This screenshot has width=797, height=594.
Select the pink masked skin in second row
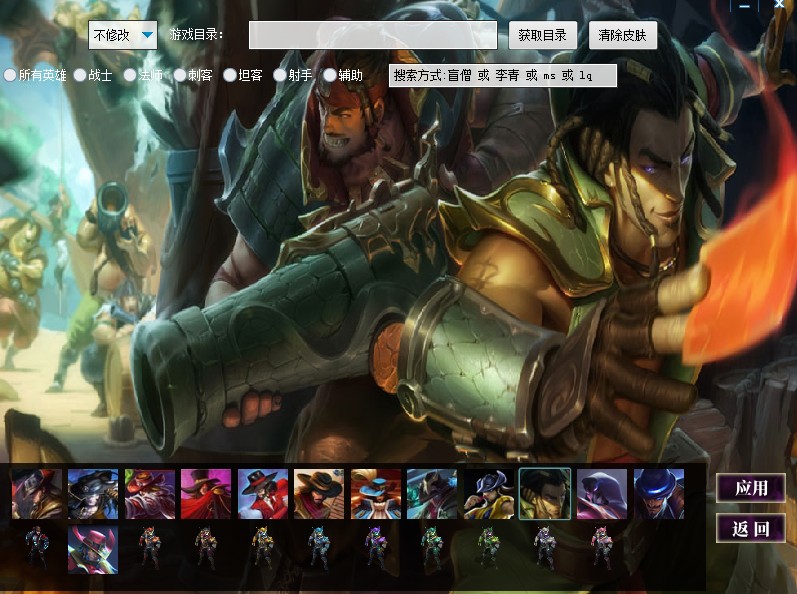[93, 549]
